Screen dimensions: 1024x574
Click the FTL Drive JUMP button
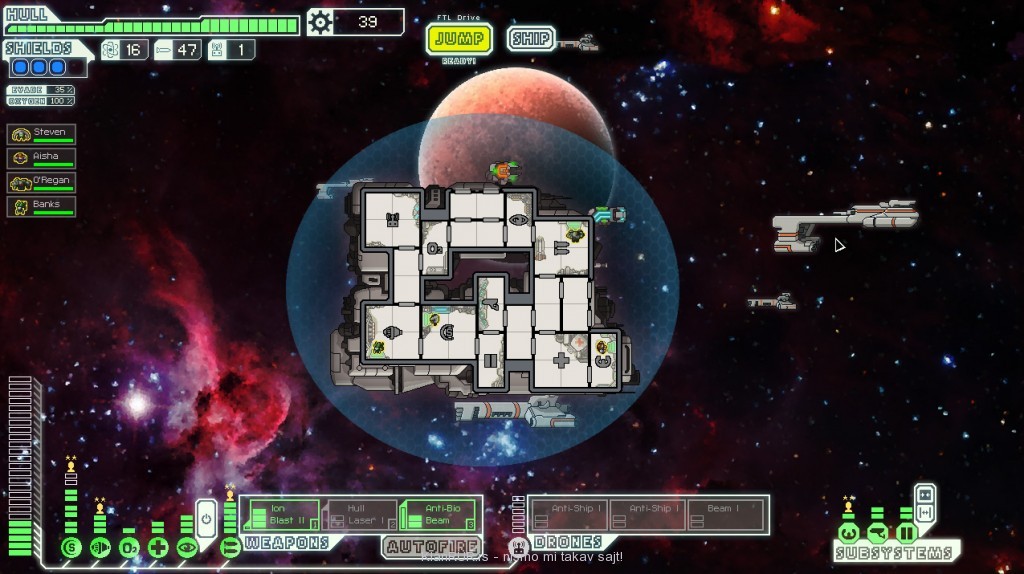(459, 39)
